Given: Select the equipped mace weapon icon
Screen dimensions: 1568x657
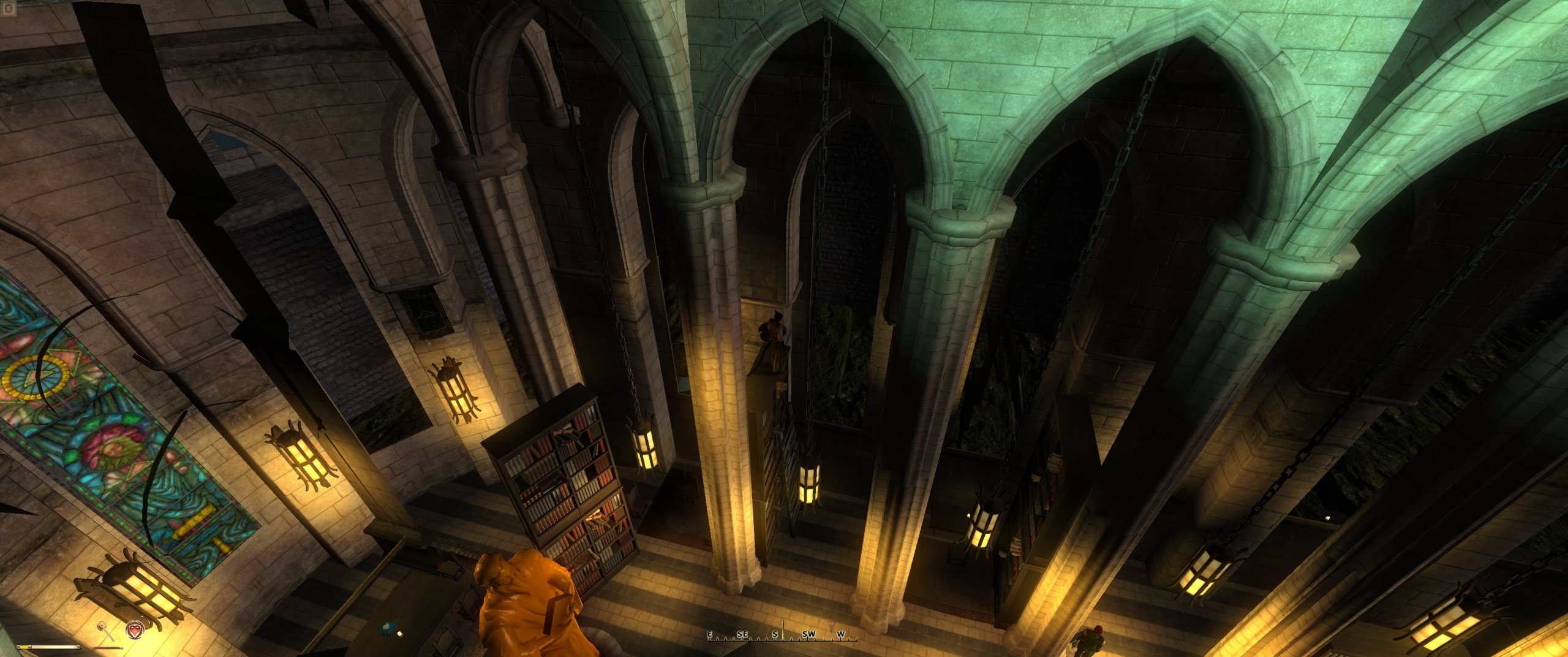Looking at the screenshot, I should click(x=107, y=629).
